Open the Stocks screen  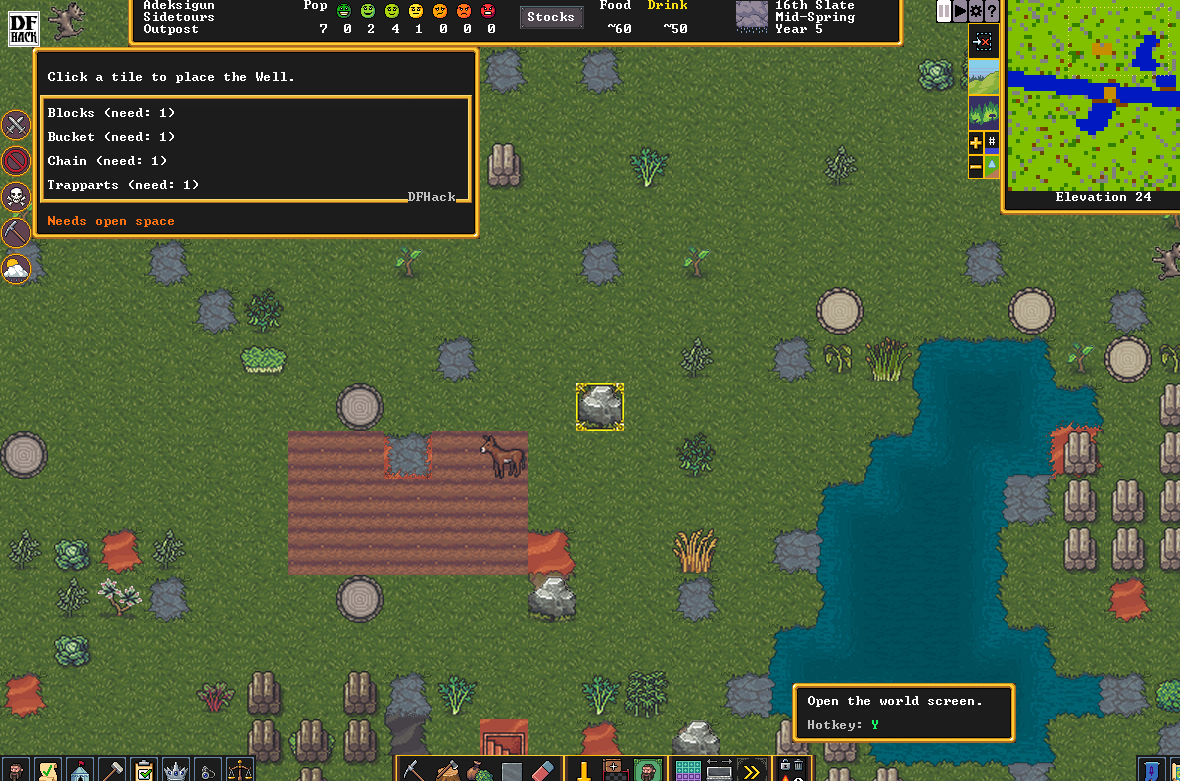pos(551,17)
